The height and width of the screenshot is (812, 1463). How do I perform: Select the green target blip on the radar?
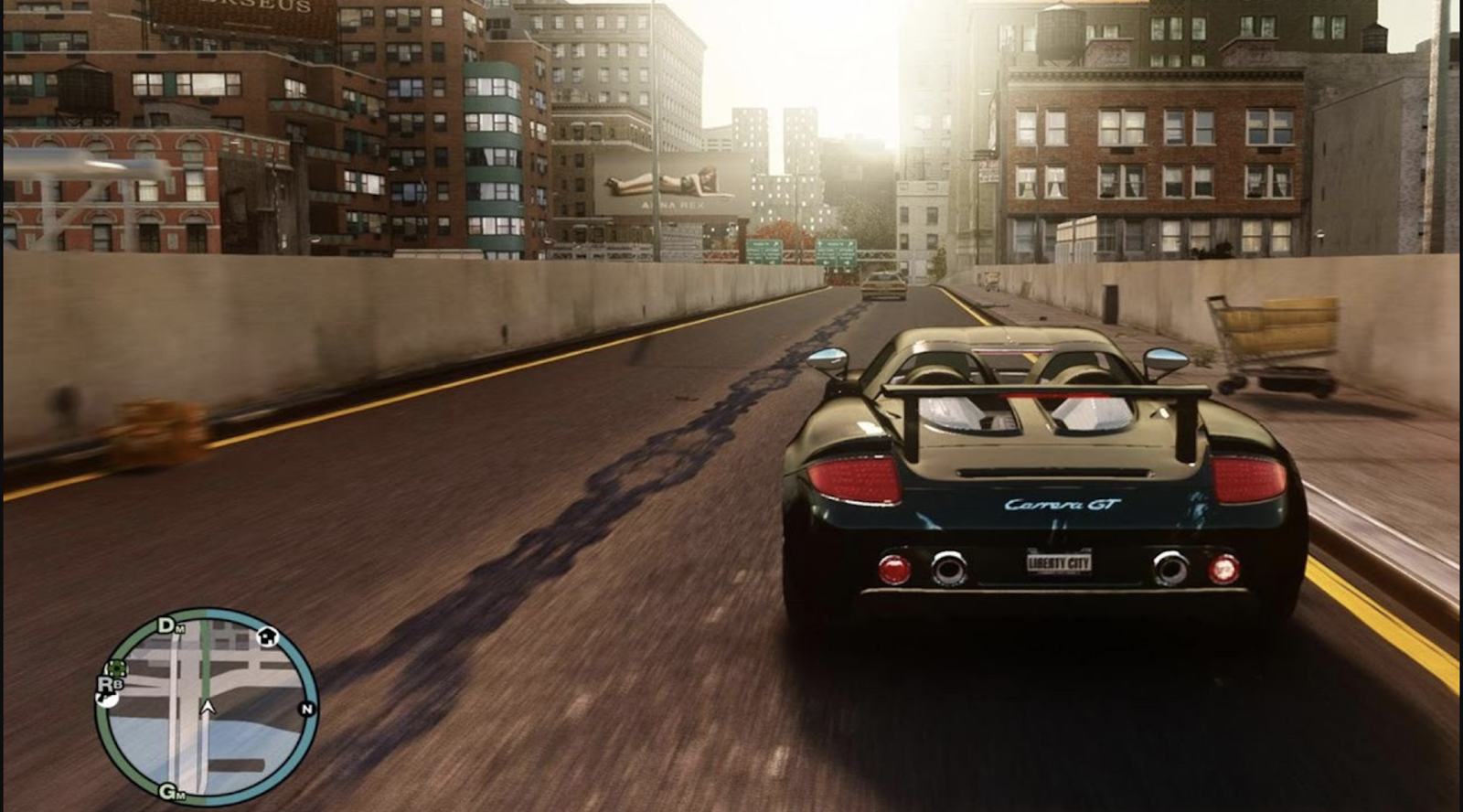coord(117,668)
